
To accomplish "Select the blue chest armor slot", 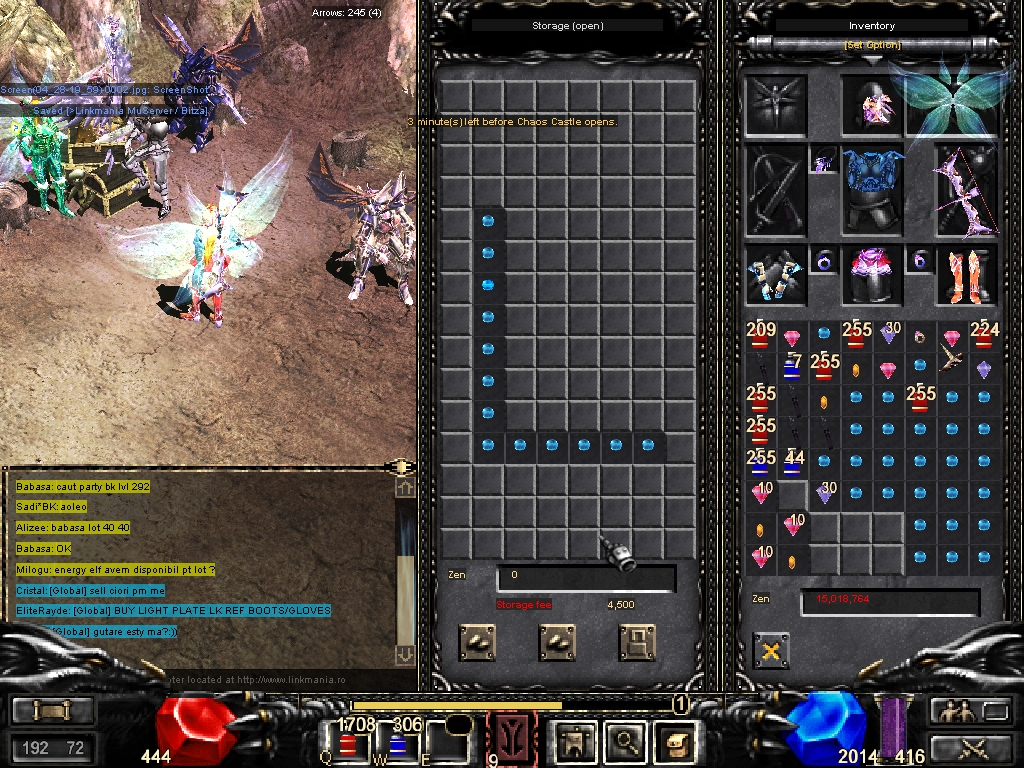I will (x=872, y=190).
